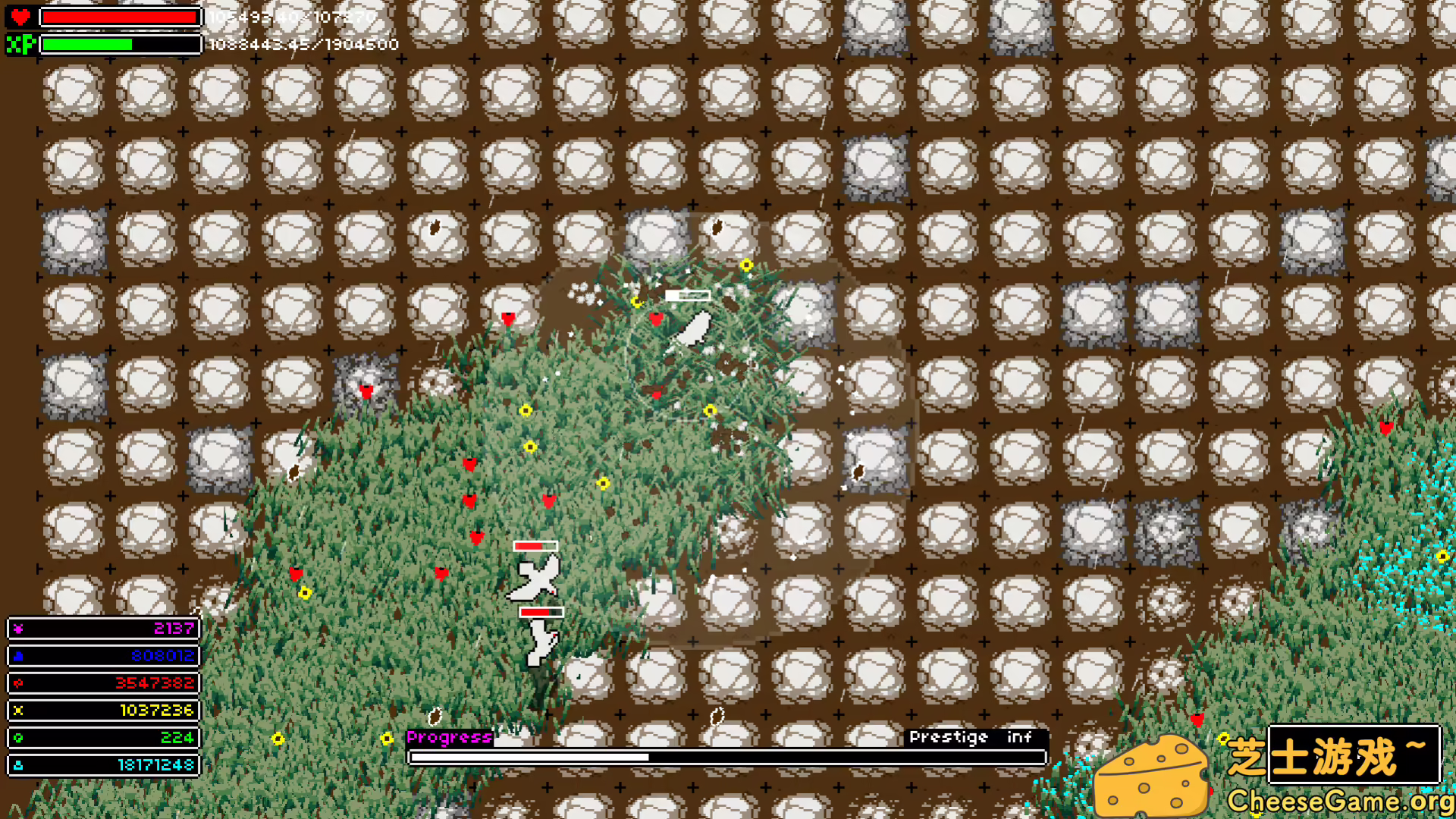Click the Prestige inf label

point(971,736)
